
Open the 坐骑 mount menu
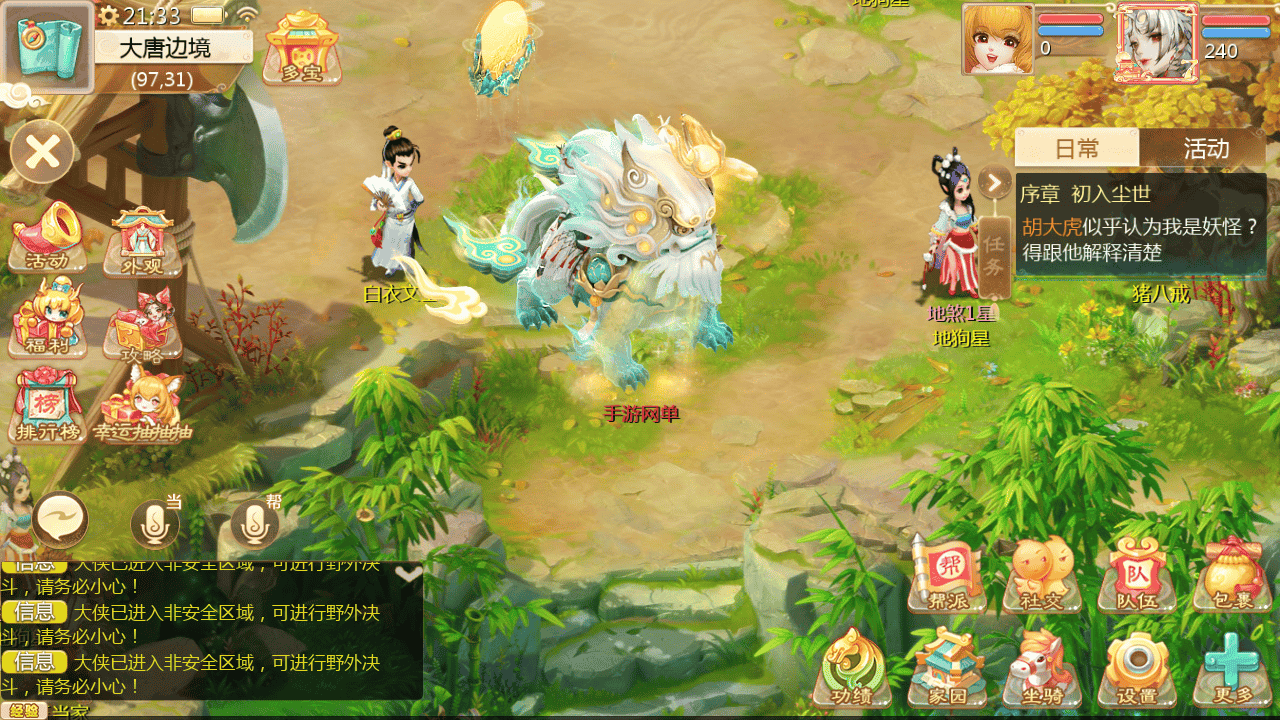pos(1041,668)
